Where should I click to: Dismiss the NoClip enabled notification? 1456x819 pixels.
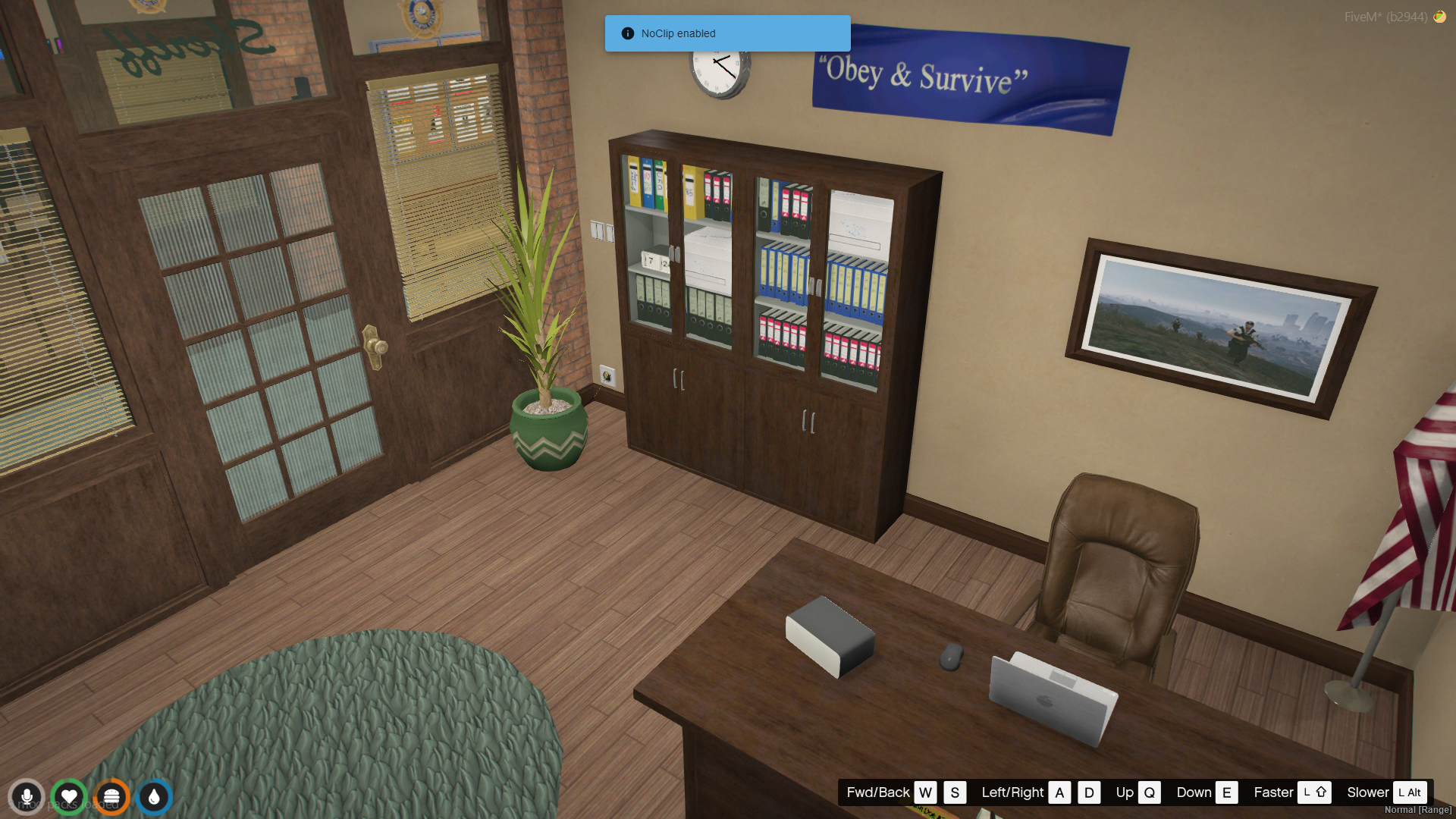(x=726, y=33)
